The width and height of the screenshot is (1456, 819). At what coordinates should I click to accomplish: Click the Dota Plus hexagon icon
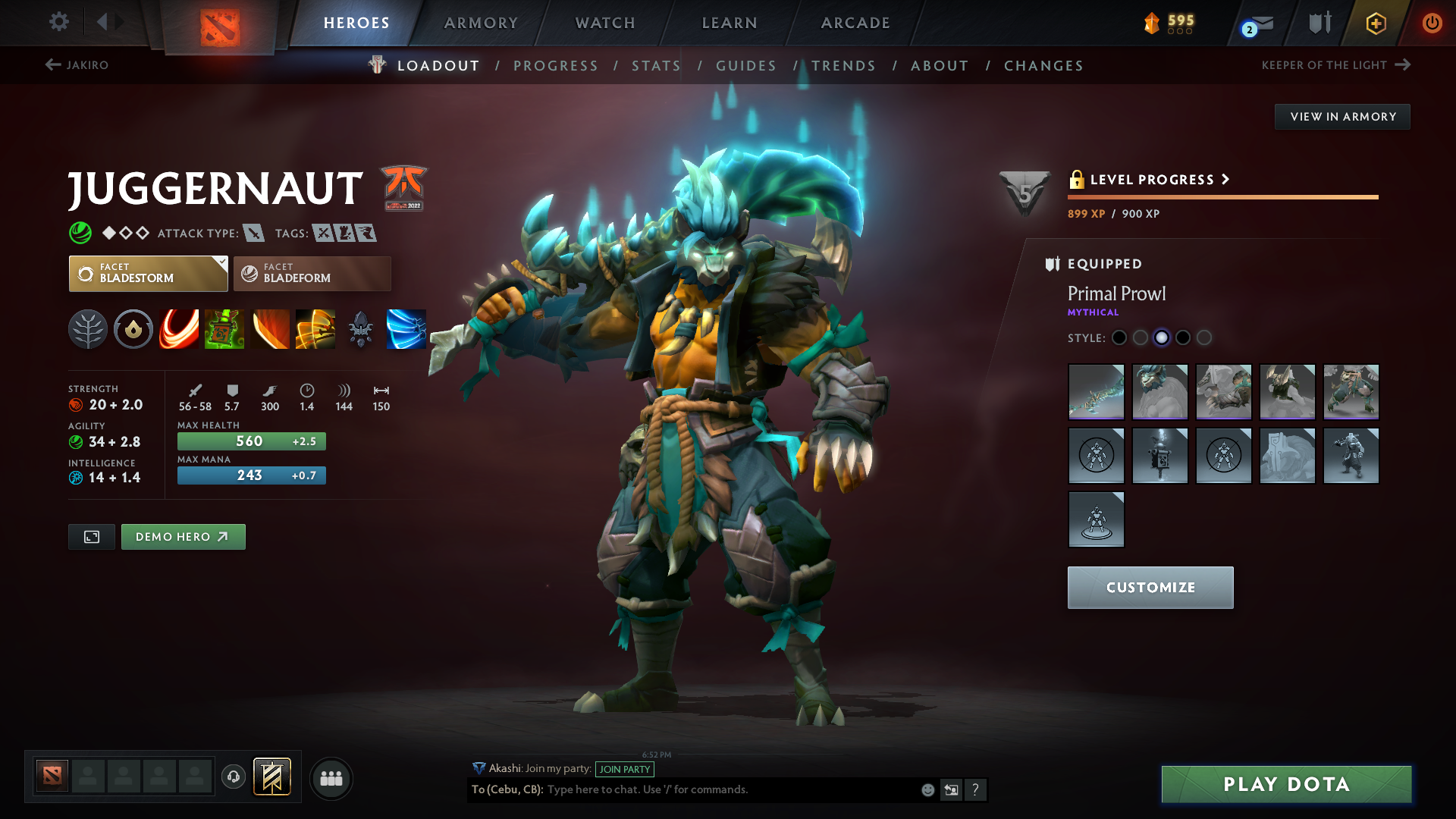pyautogui.click(x=1375, y=23)
